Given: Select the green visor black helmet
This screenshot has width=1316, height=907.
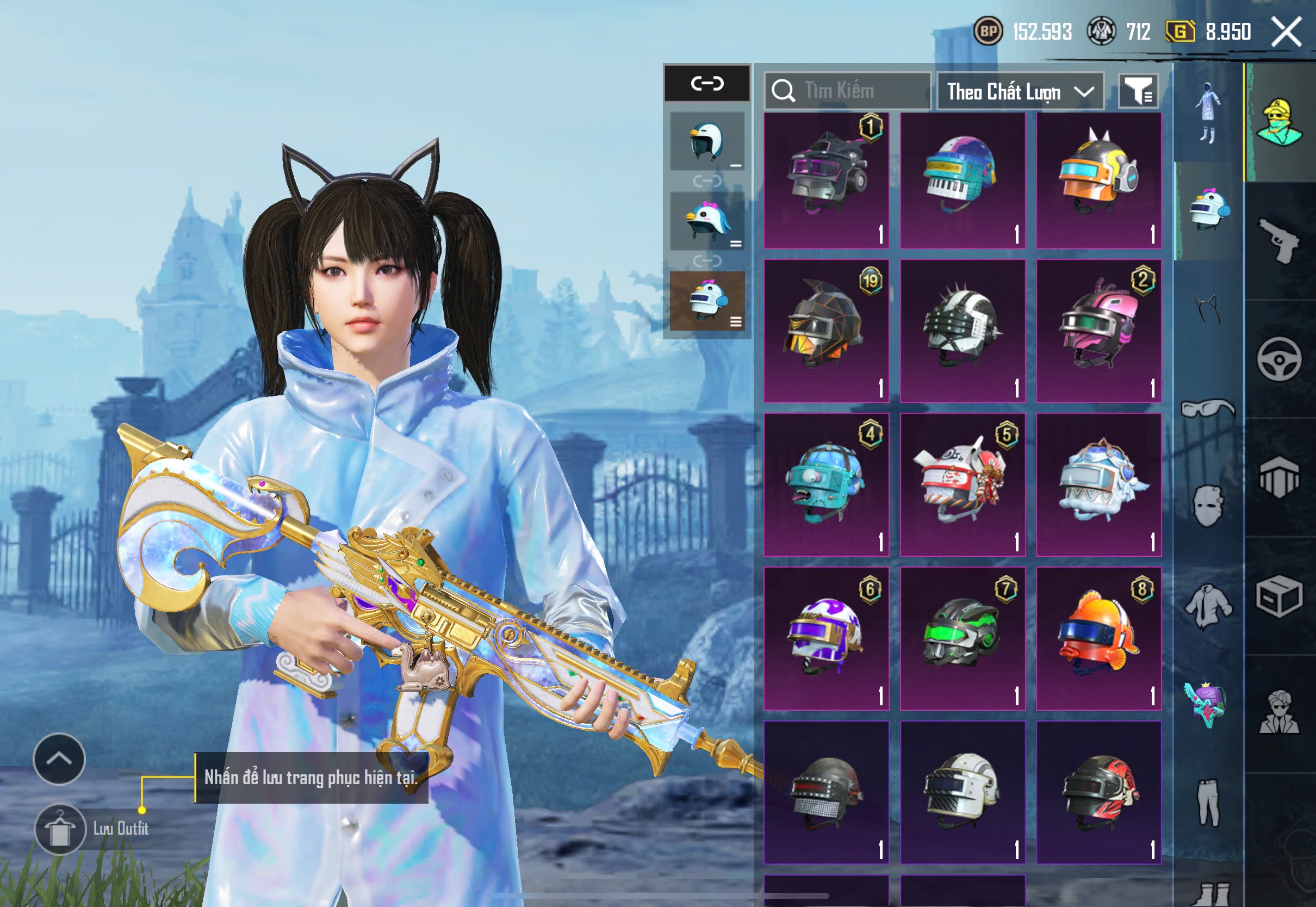Looking at the screenshot, I should click(x=963, y=638).
